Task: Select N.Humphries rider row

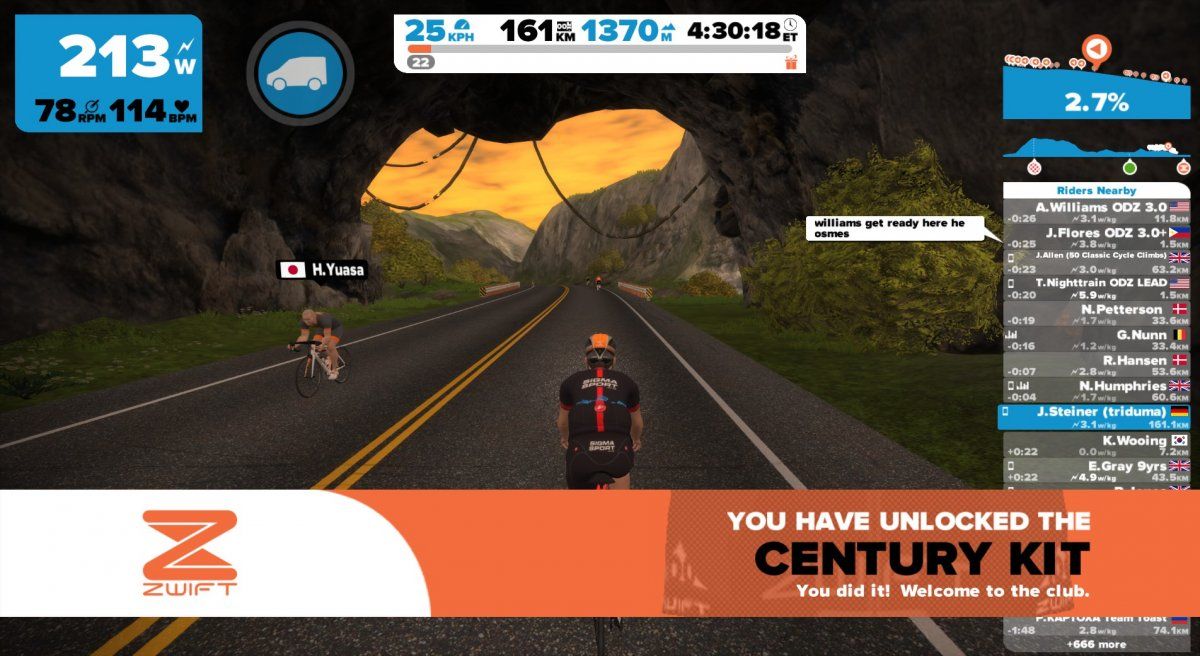Action: coord(1097,391)
